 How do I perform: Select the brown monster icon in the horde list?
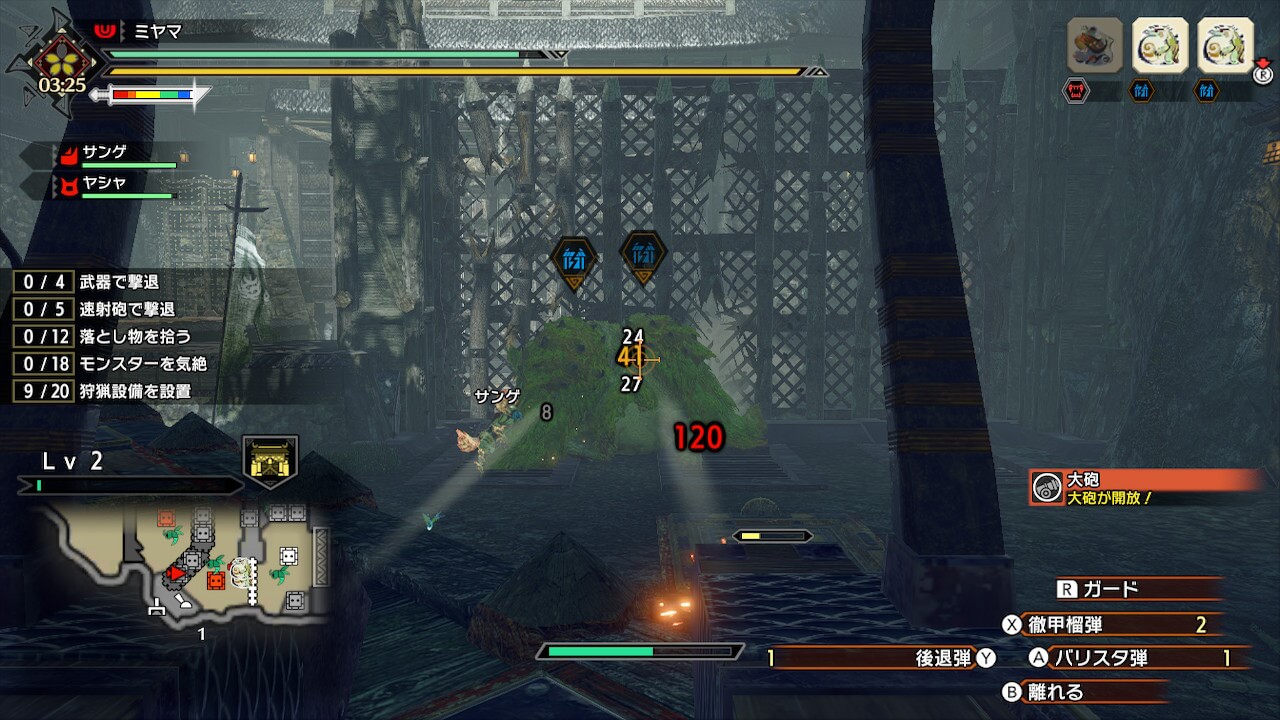tap(1095, 45)
